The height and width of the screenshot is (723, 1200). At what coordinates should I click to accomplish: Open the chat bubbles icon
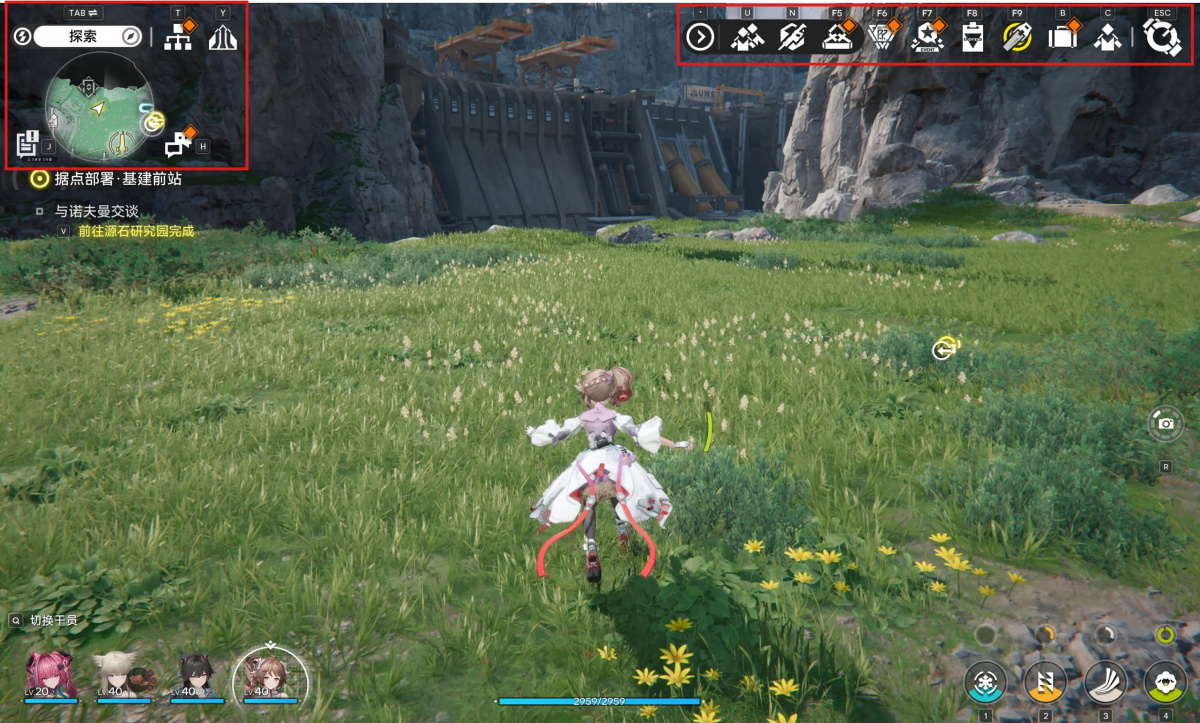pos(179,145)
